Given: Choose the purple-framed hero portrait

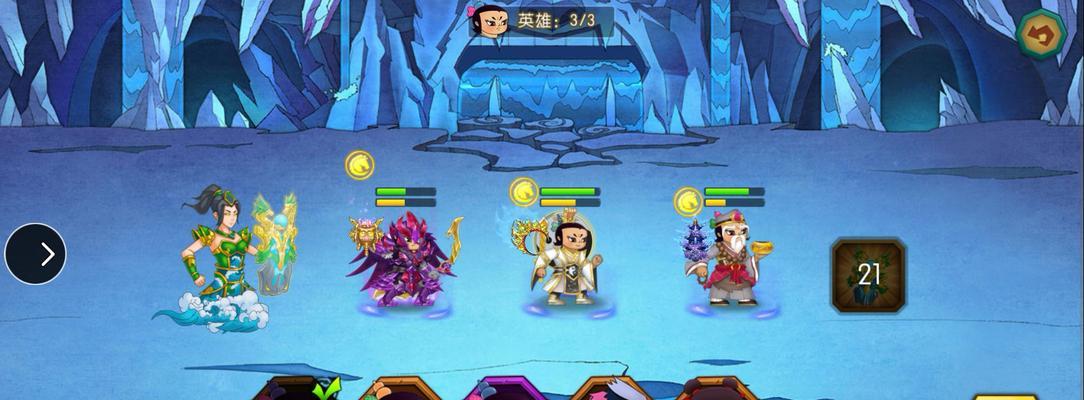Looking at the screenshot, I should 506,390.
